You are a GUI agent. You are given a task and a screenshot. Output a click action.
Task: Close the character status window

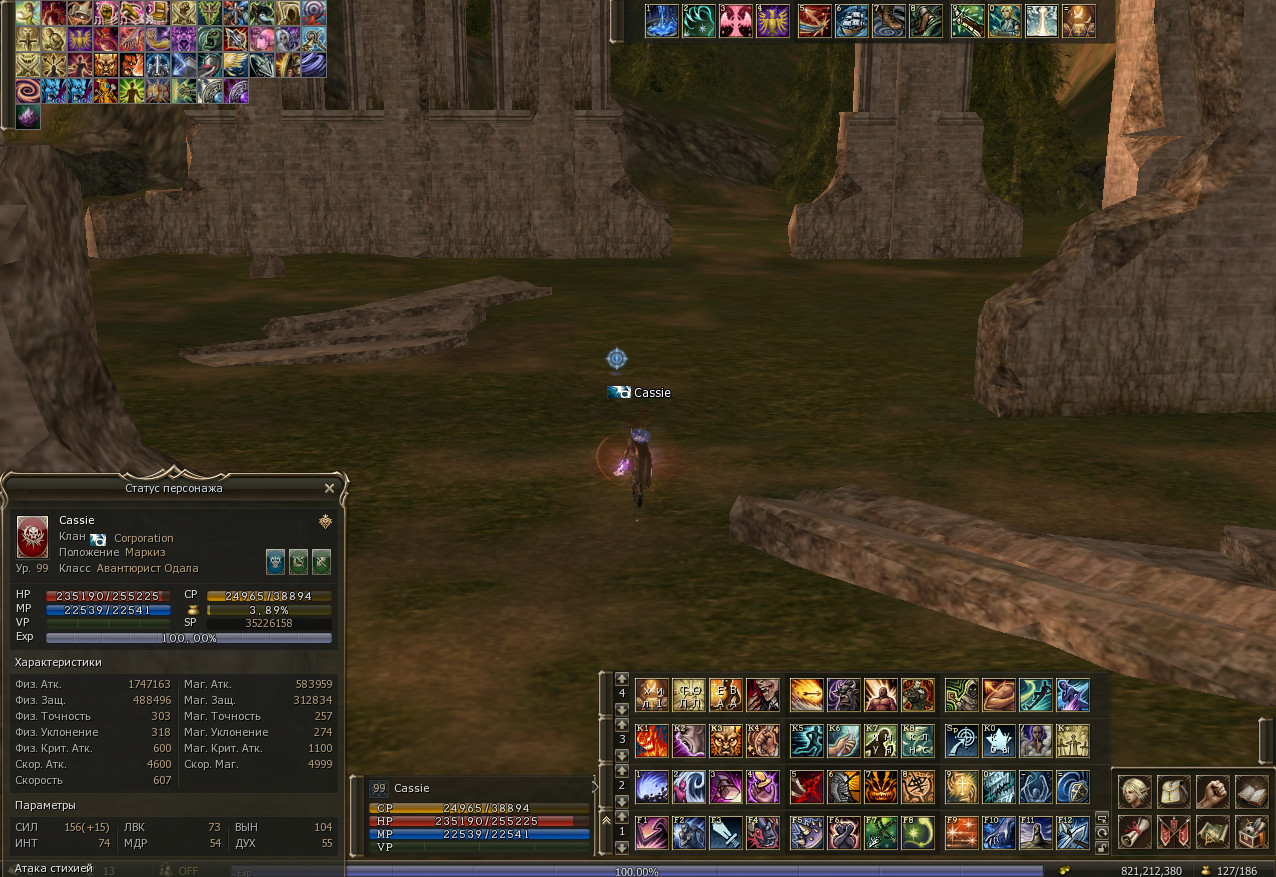pos(329,488)
